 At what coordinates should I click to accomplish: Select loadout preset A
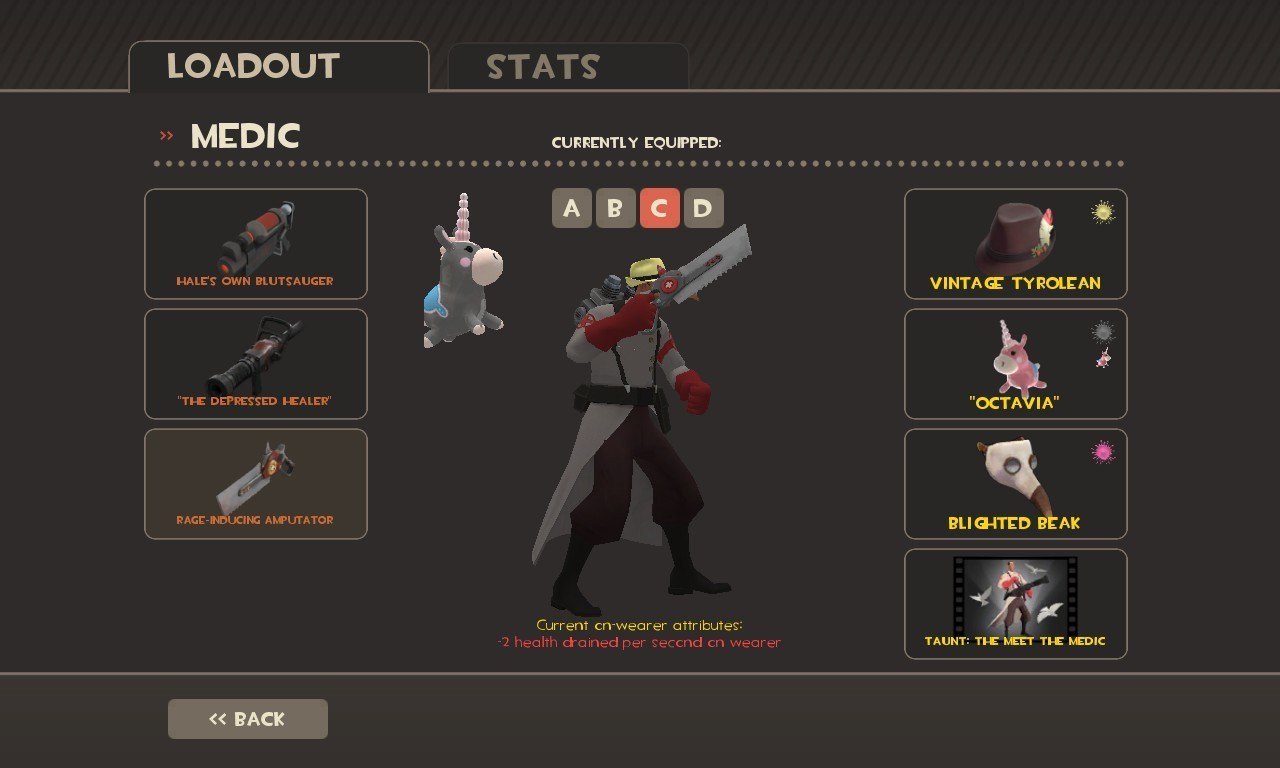tap(571, 208)
